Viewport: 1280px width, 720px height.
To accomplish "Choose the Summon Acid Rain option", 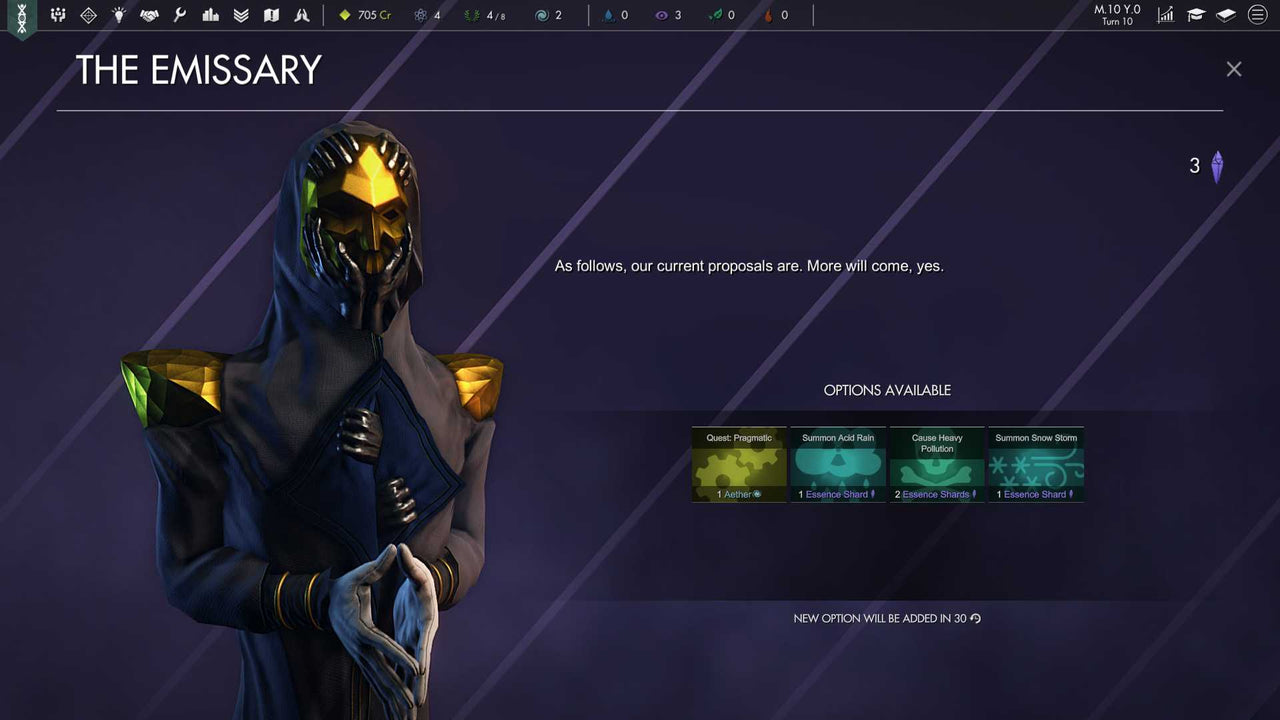I will [837, 463].
